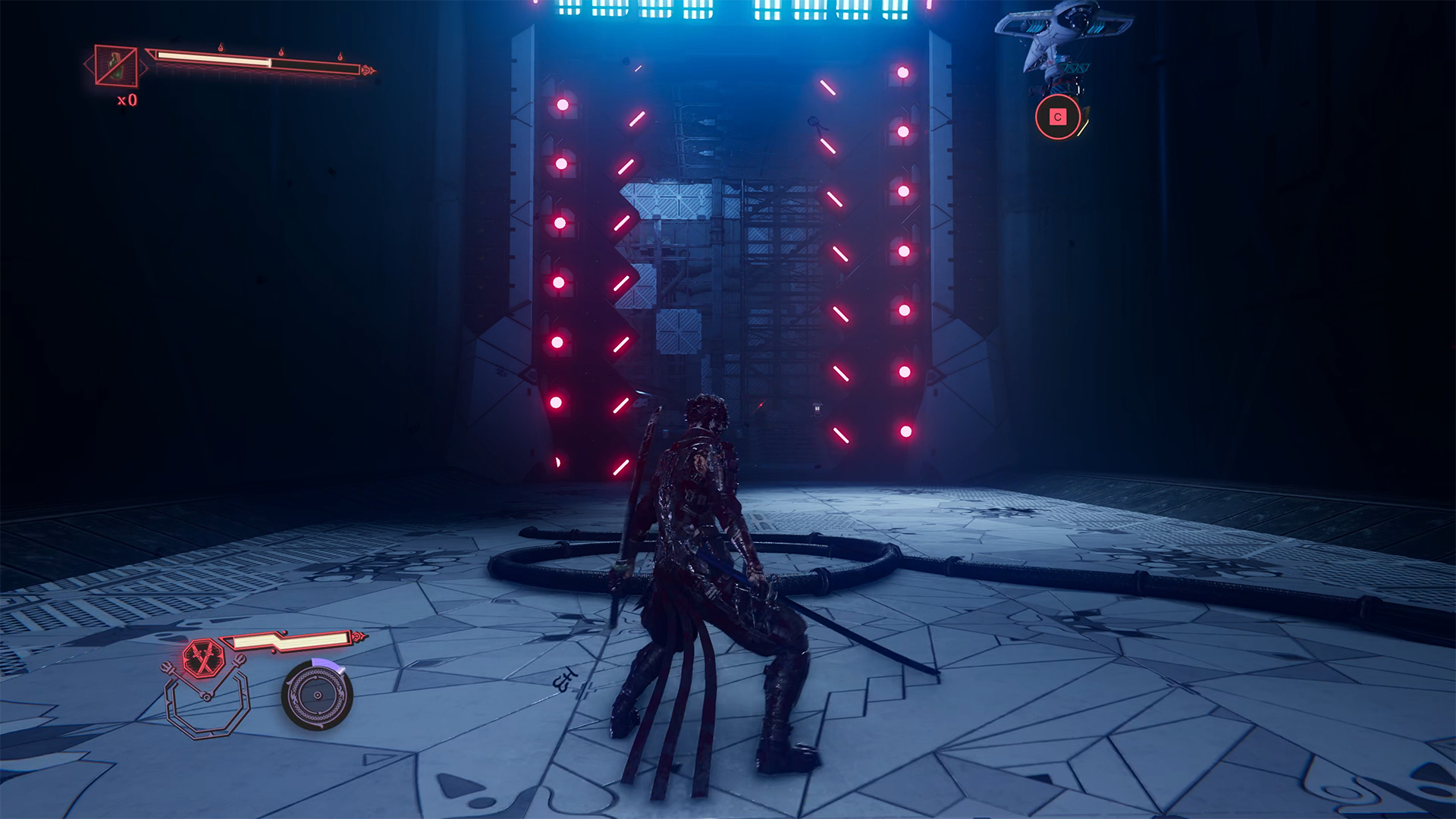The height and width of the screenshot is (819, 1456).
Task: Activate the crossed swords weapon icon
Action: (x=203, y=657)
